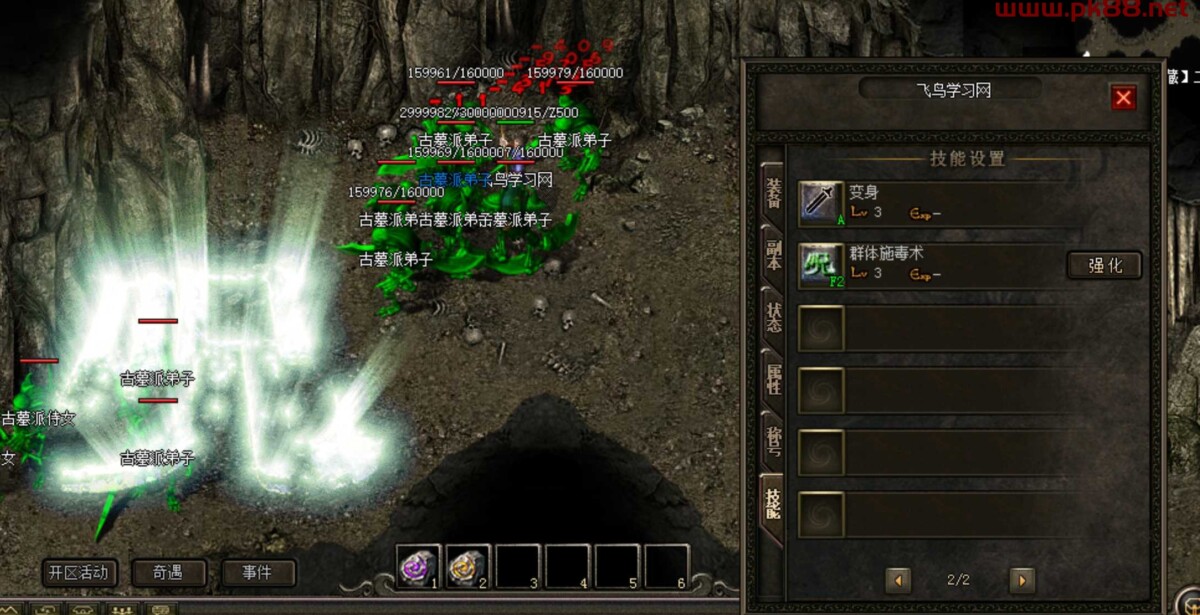Screen dimensions: 1200x615
Task: Switch to the 称号 title tab
Action: coord(773,442)
